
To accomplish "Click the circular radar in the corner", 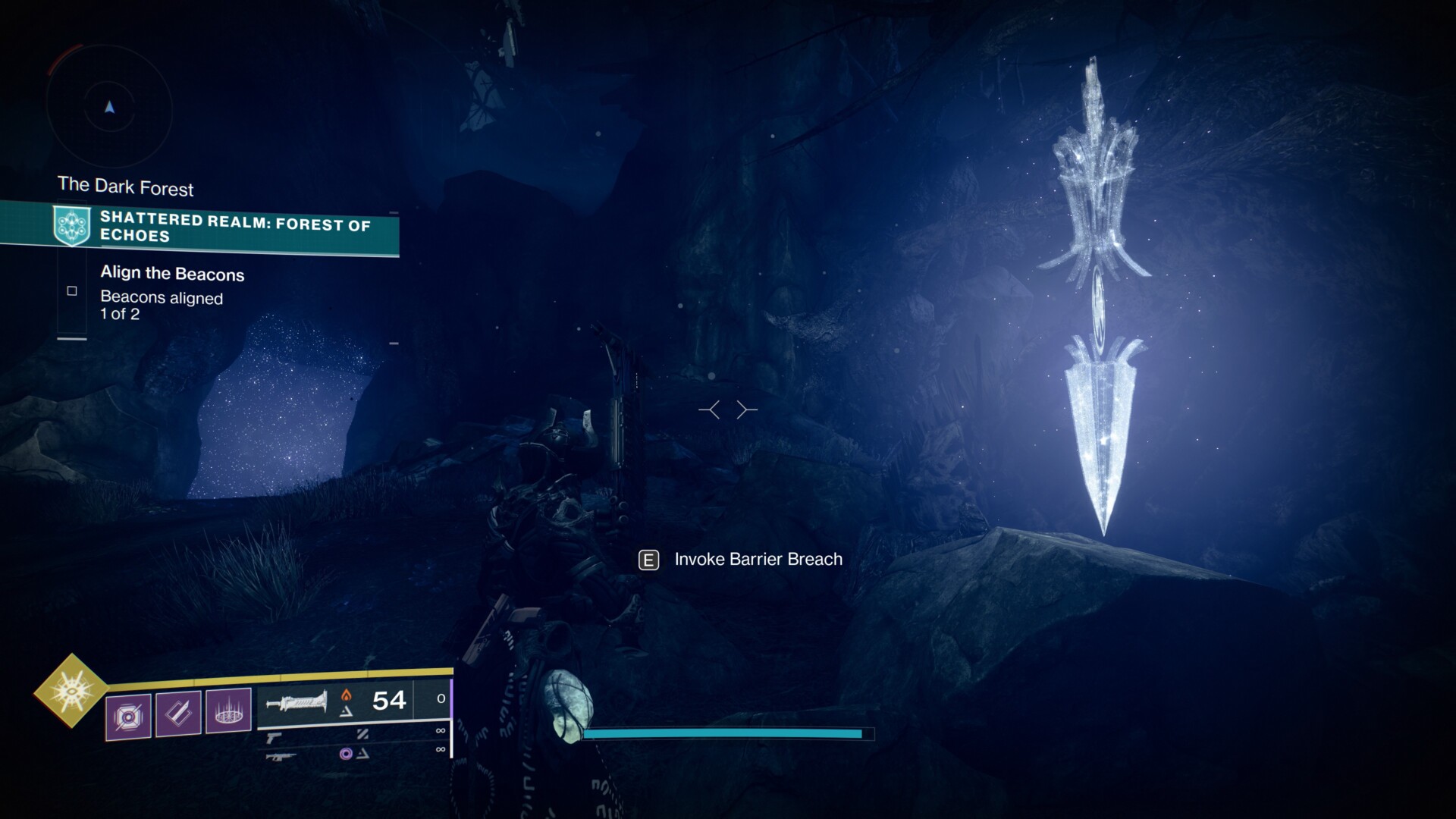I will click(109, 108).
